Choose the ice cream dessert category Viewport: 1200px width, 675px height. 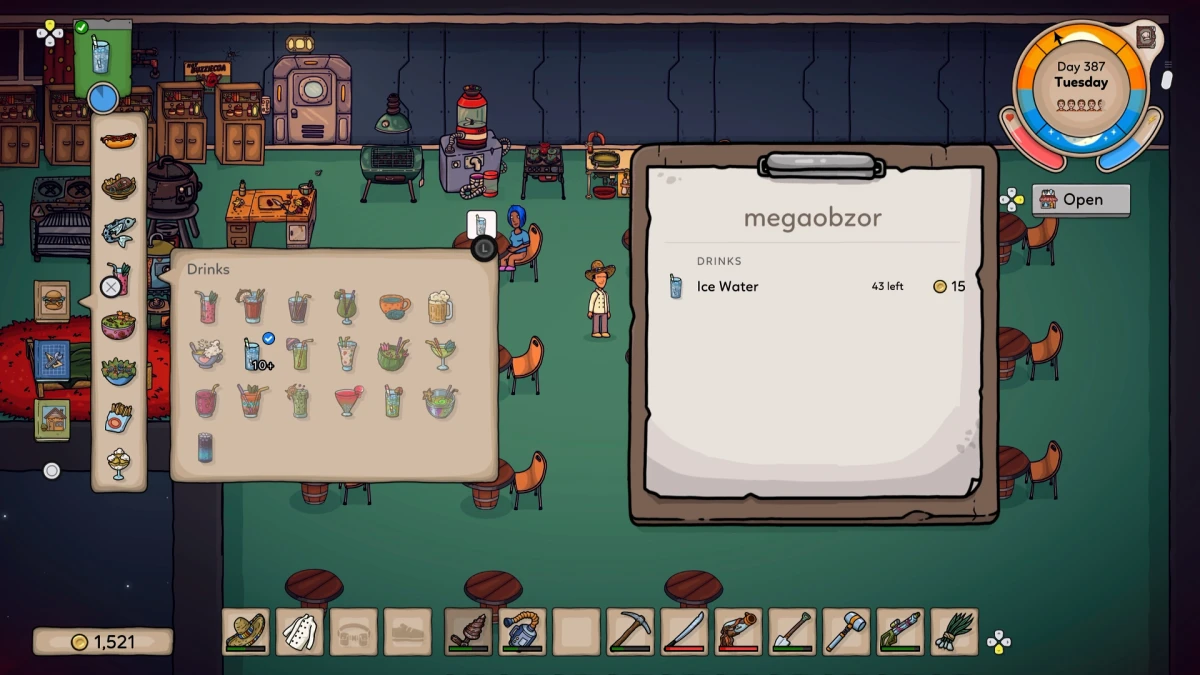pyautogui.click(x=118, y=463)
